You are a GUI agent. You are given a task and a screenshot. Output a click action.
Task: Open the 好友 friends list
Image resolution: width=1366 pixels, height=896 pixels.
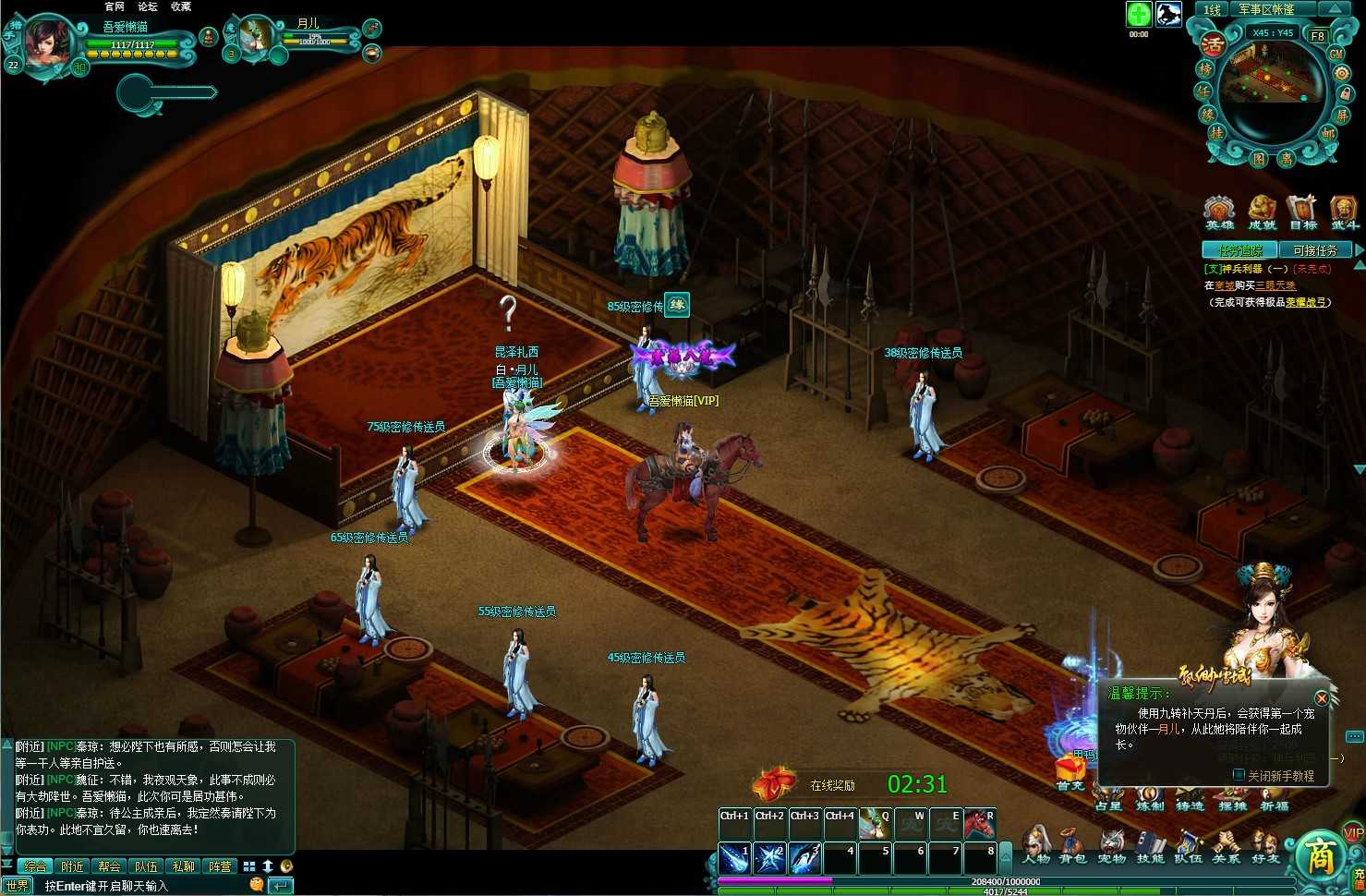pyautogui.click(x=1263, y=845)
